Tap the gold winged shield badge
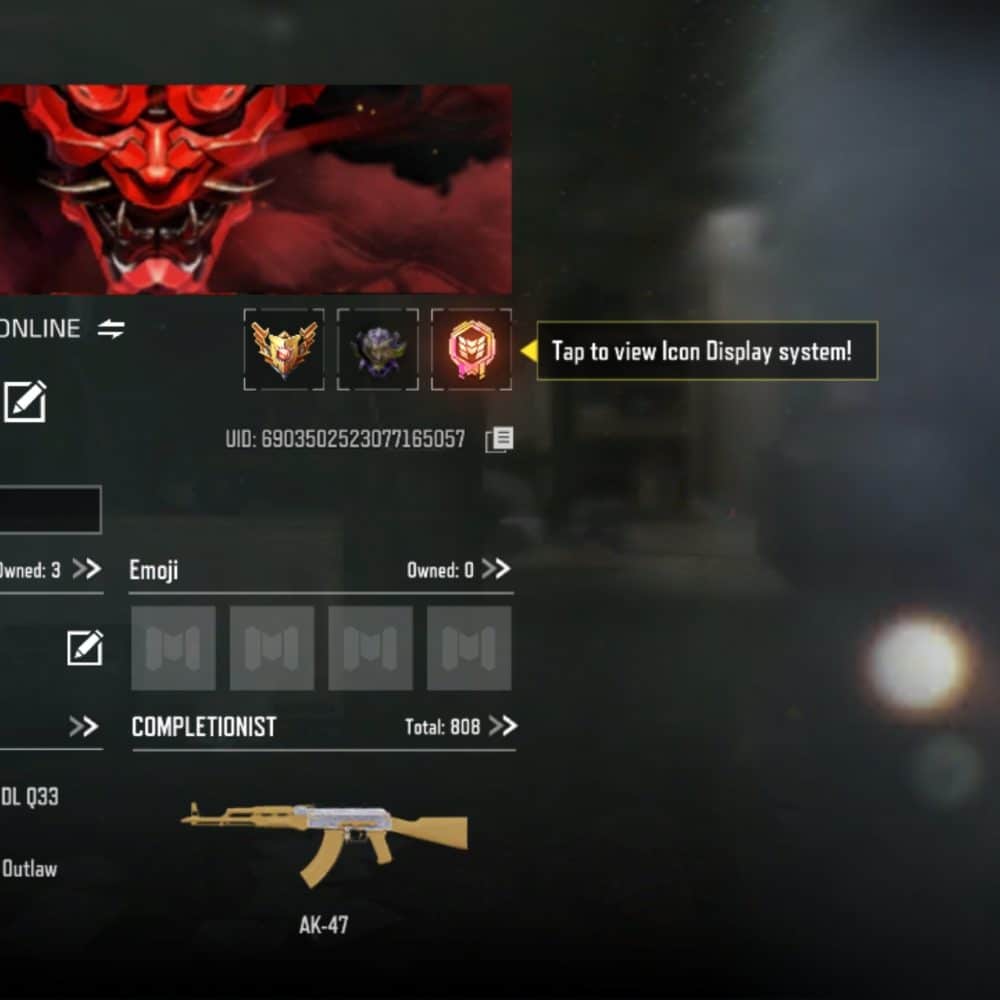This screenshot has width=1000, height=1000. tap(284, 349)
